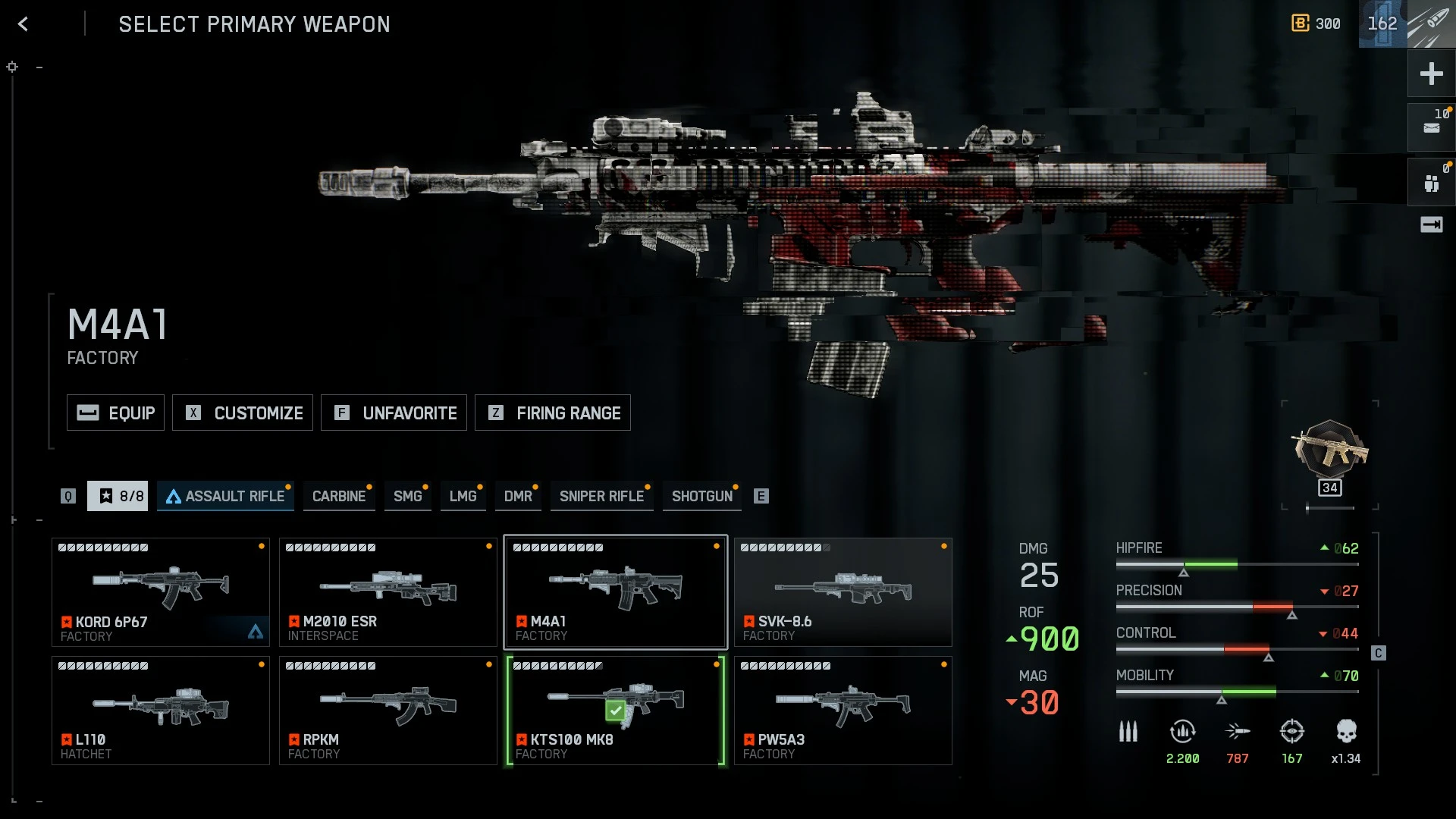Open the Customize weapon screen
The image size is (1456, 819).
[x=243, y=413]
